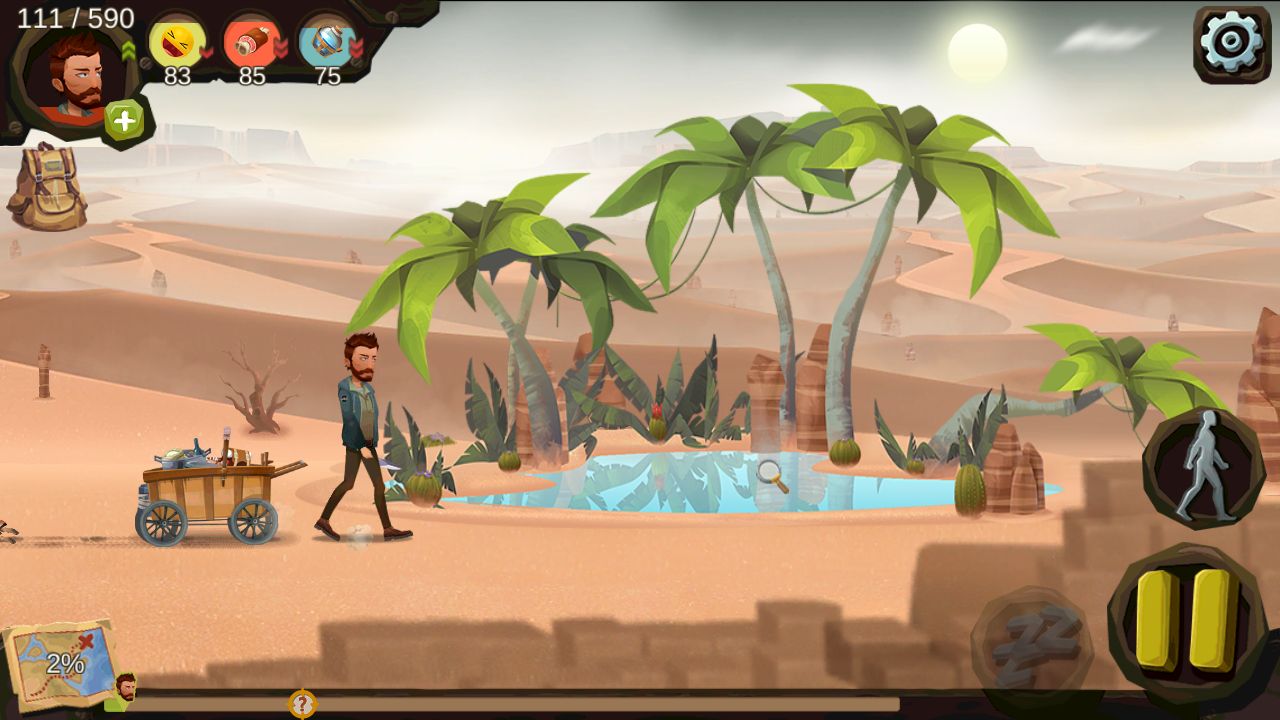Check the yellow mood face status icon

click(177, 43)
